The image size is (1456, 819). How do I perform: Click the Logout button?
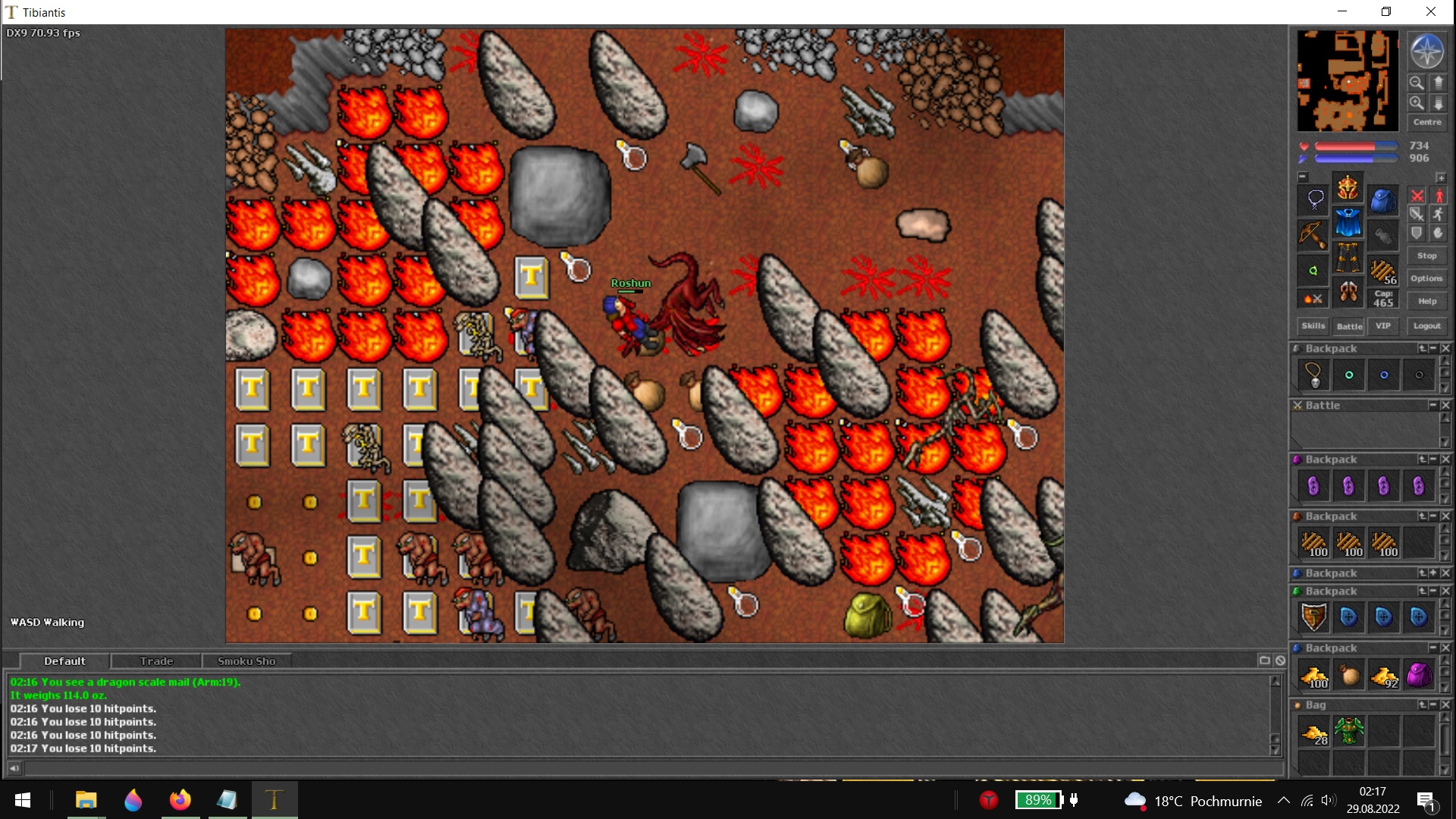(1426, 326)
